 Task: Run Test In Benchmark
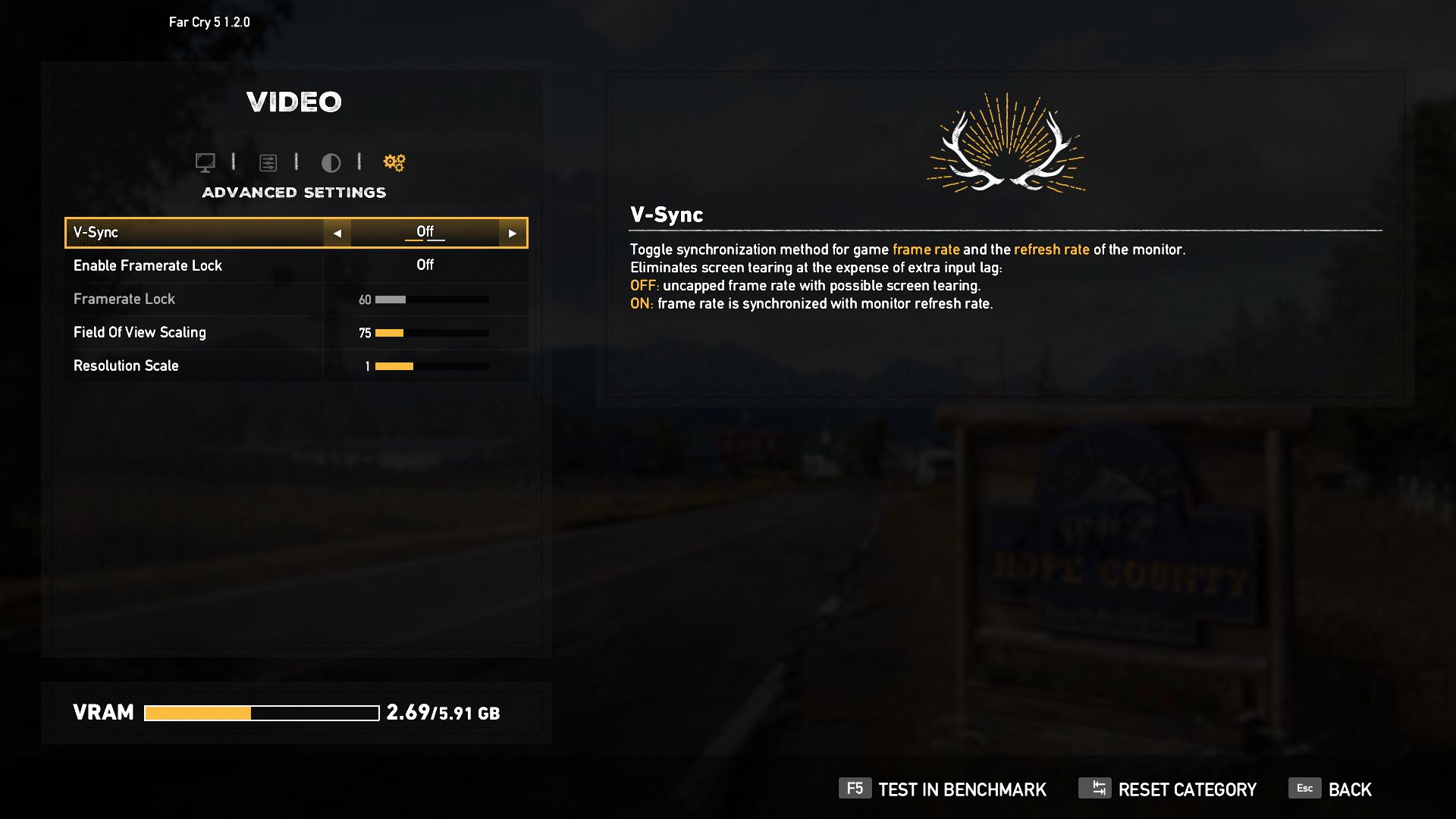pos(943,789)
